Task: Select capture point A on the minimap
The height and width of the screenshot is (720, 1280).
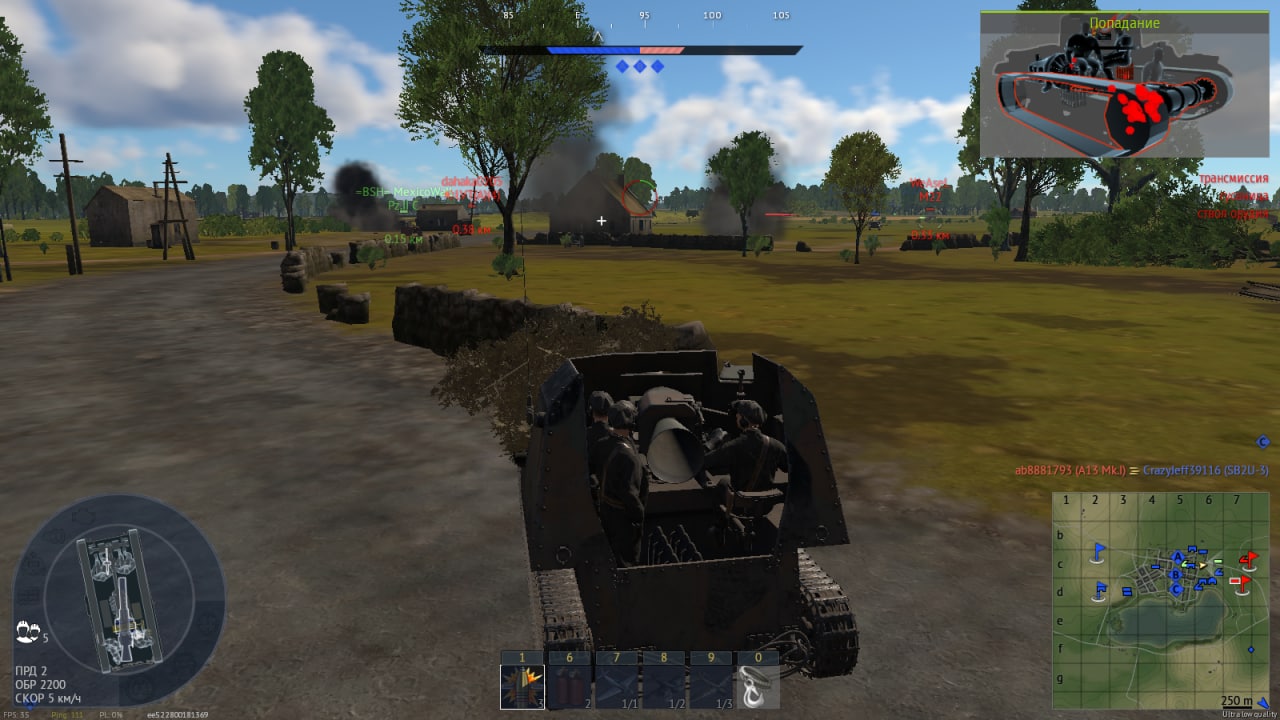Action: coord(1178,557)
